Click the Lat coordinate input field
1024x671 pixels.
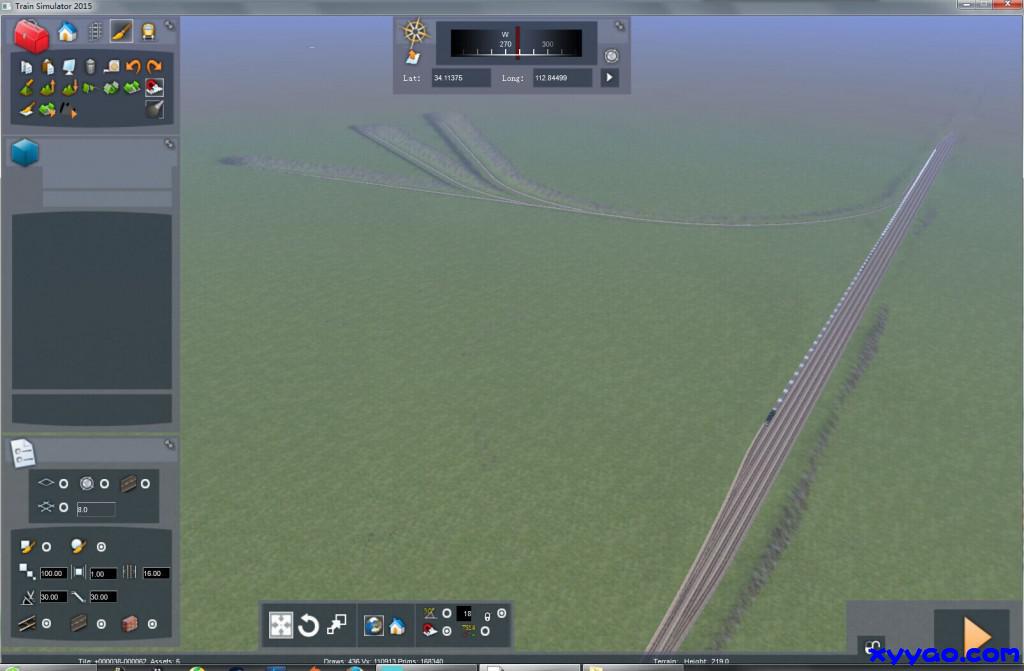[x=461, y=77]
